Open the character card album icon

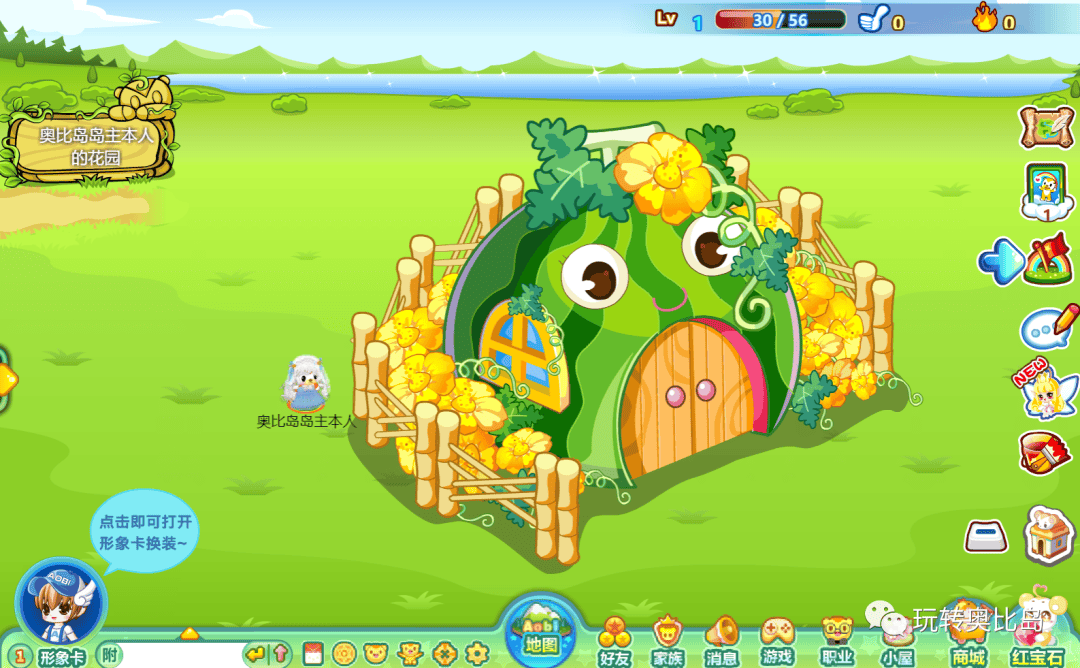[x=1046, y=191]
